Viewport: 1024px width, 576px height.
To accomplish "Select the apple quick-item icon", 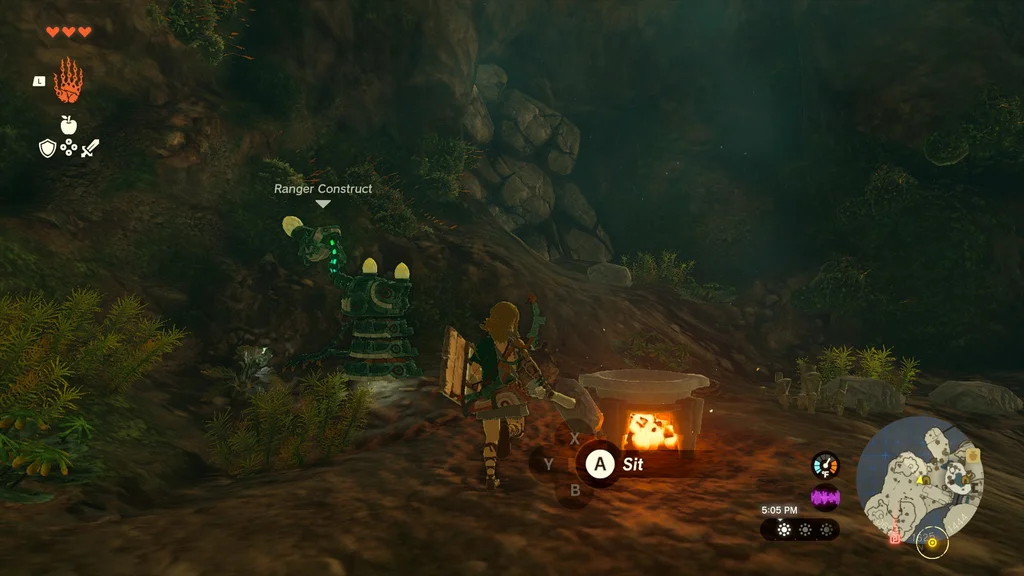I will tap(68, 125).
